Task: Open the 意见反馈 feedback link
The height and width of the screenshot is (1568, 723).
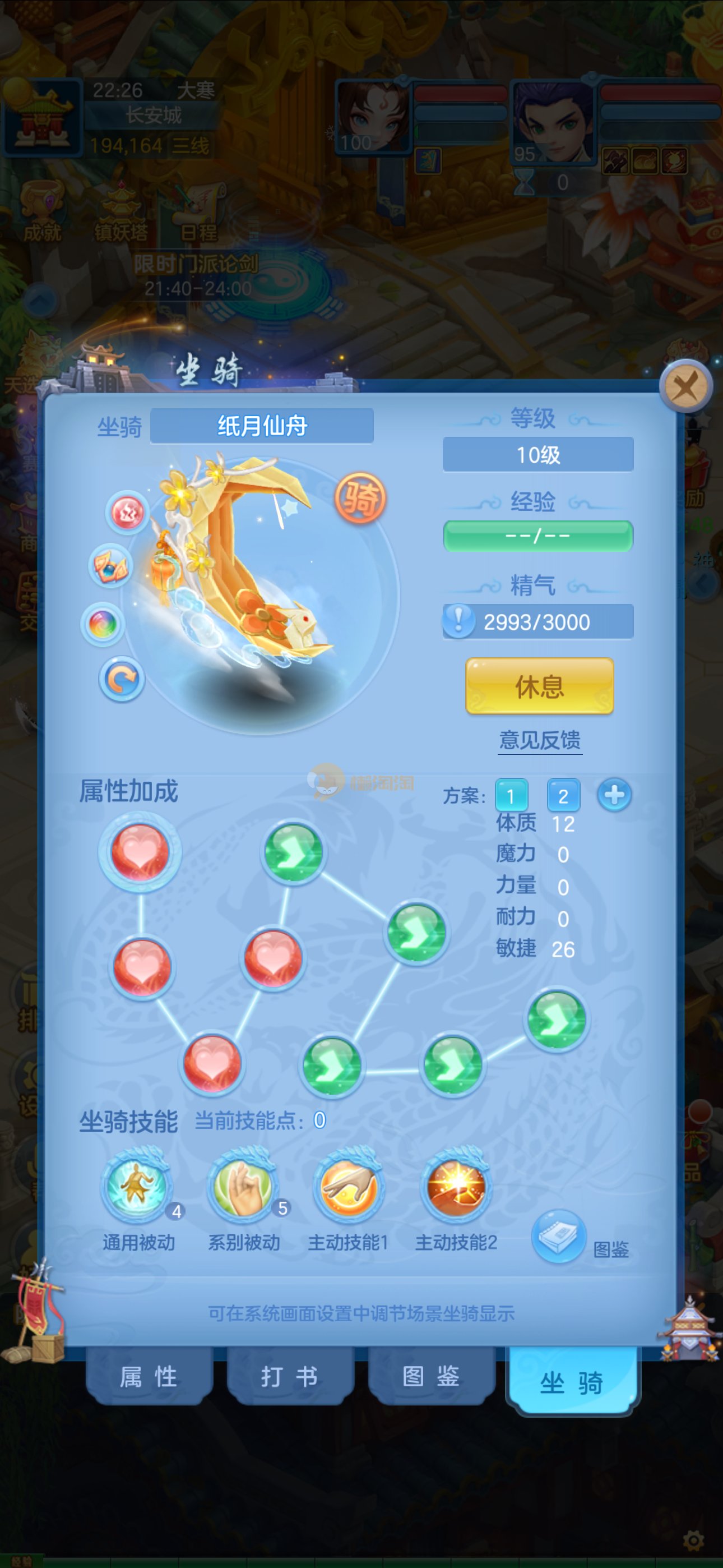Action: (540, 740)
